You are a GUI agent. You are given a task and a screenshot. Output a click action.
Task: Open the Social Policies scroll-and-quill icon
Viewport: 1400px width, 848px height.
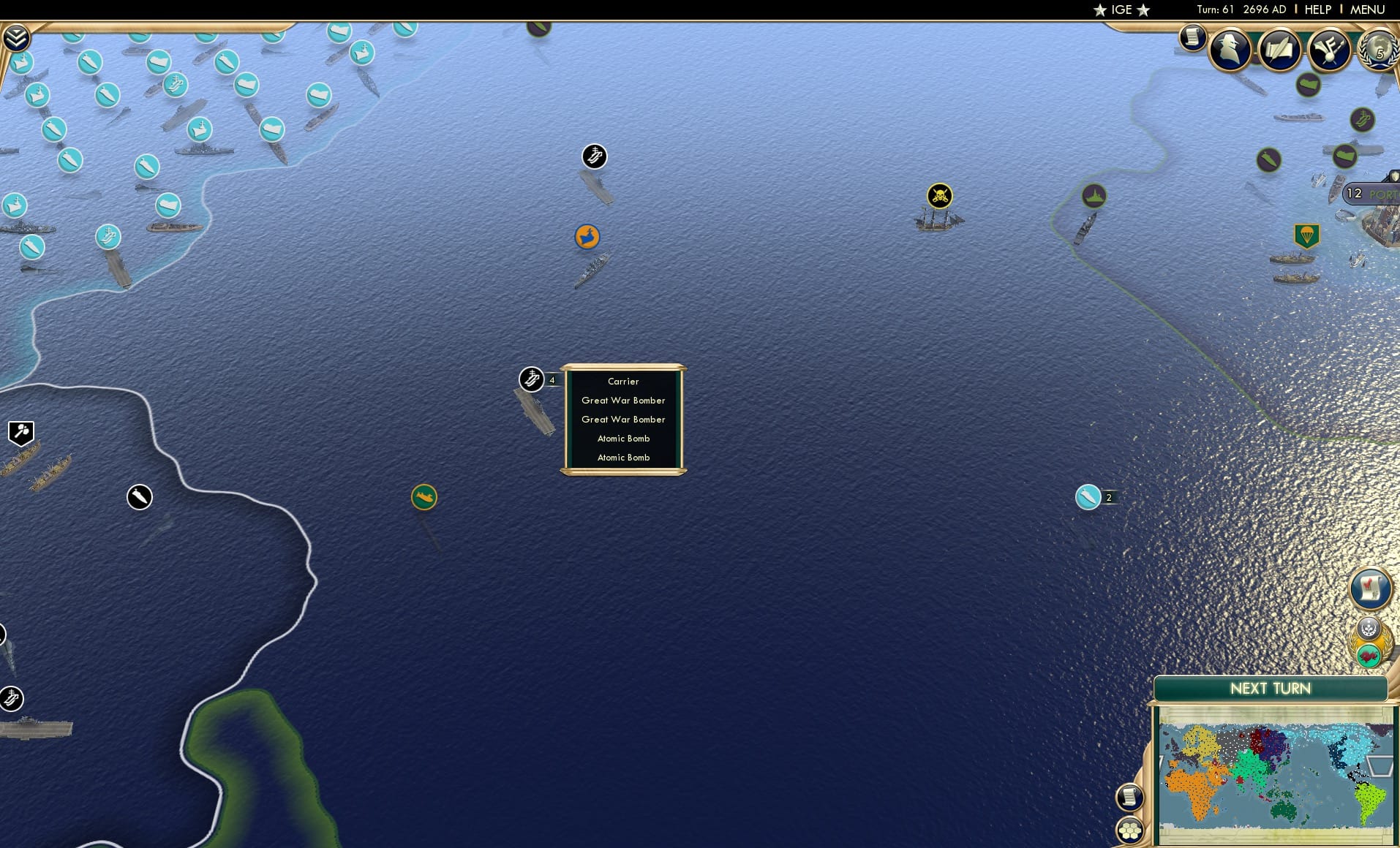pyautogui.click(x=1279, y=48)
